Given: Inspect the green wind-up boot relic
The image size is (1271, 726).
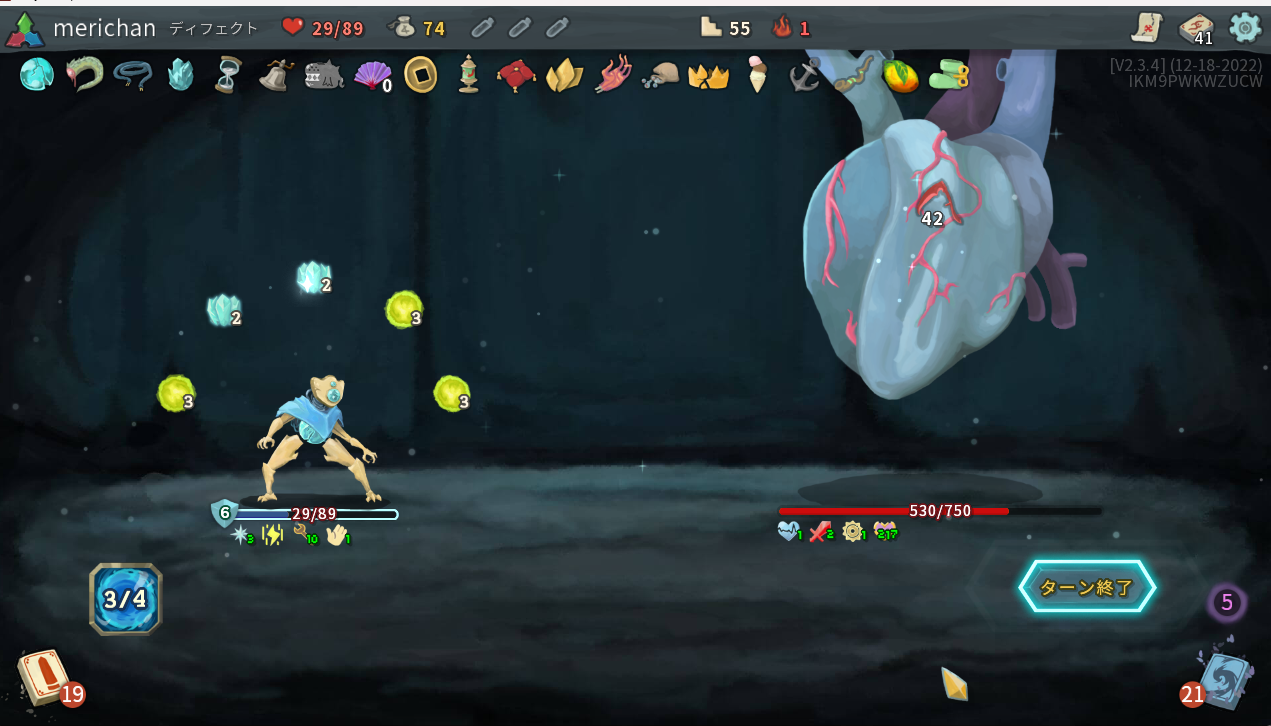Looking at the screenshot, I should pos(948,74).
